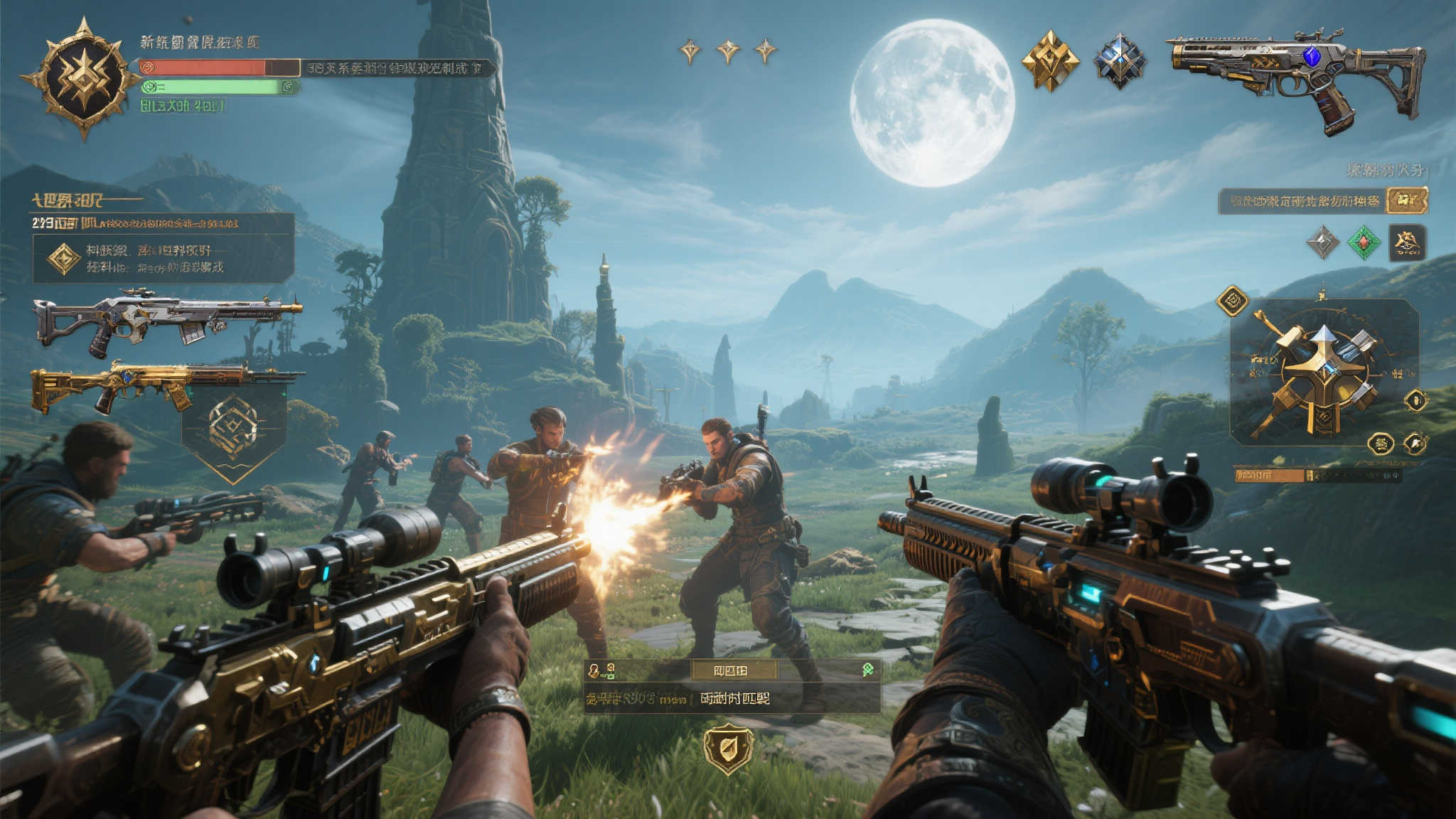The height and width of the screenshot is (819, 1456).
Task: Select the highlighted gold tab in bottom panel
Action: click(x=734, y=670)
